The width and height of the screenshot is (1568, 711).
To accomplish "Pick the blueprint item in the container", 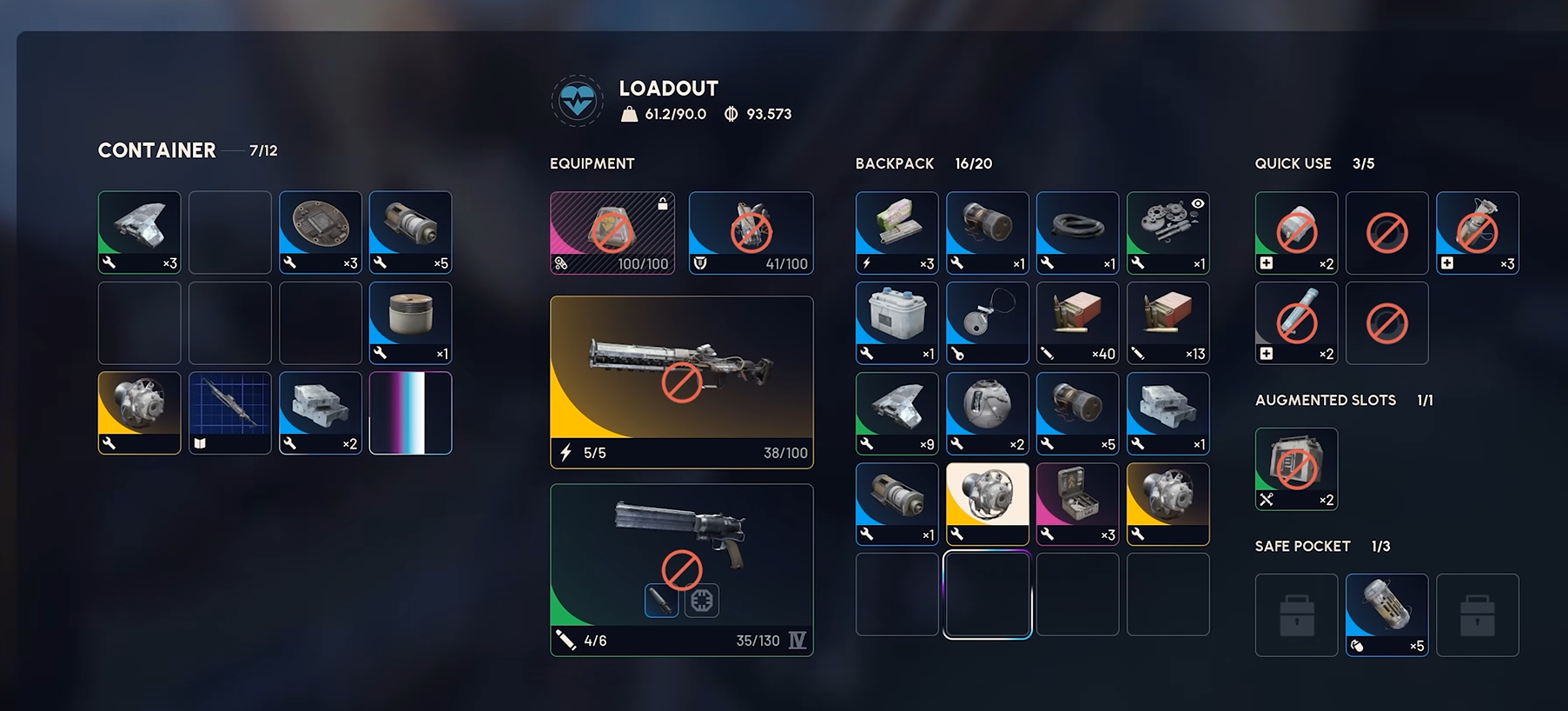I will 229,413.
